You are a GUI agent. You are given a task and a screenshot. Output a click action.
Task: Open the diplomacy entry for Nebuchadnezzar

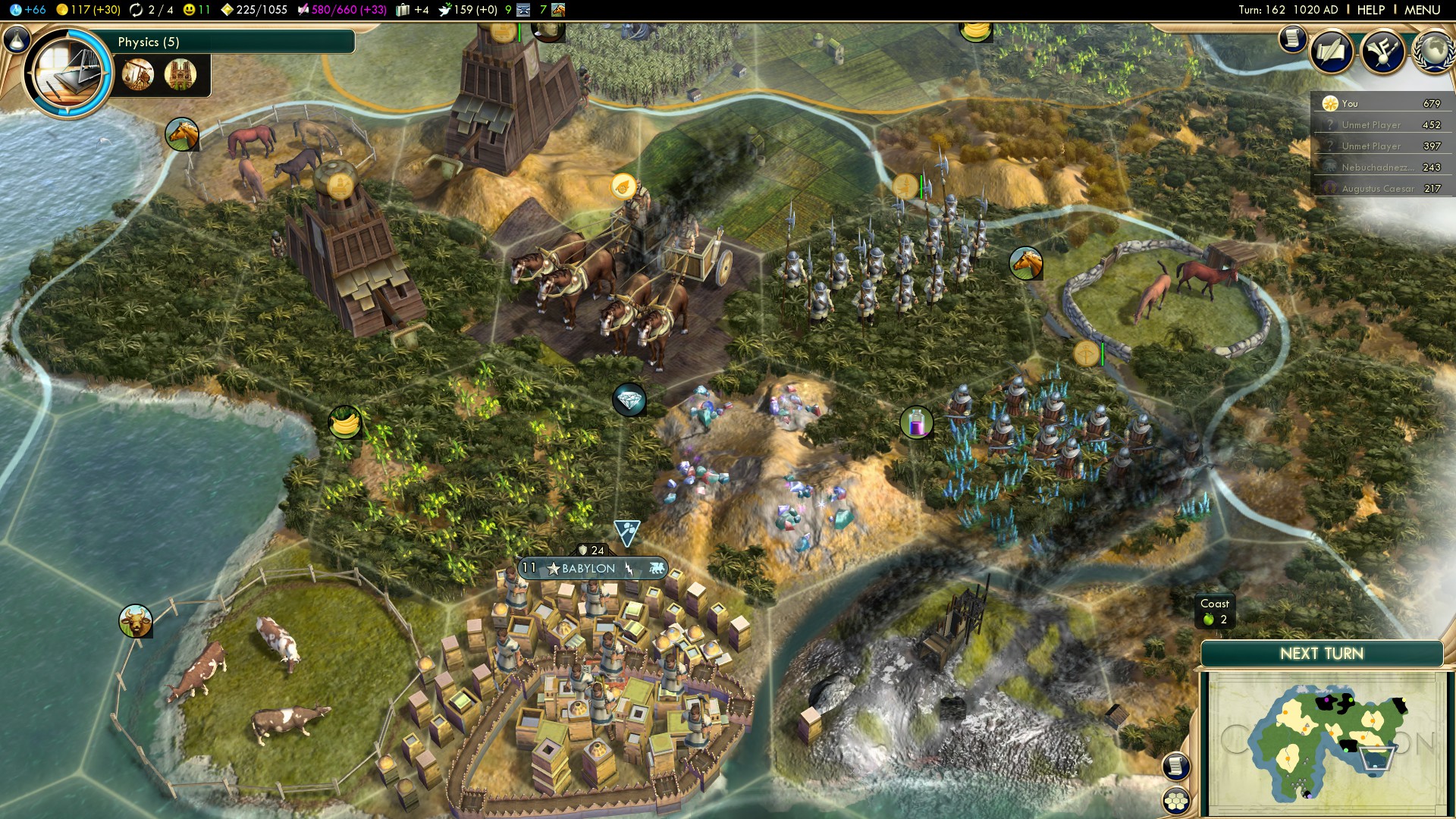pos(1380,168)
